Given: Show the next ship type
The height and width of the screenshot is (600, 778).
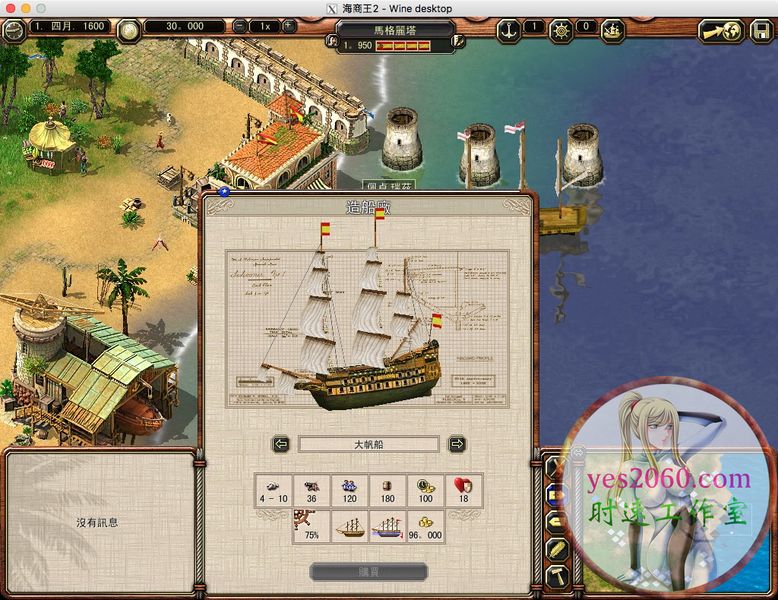Looking at the screenshot, I should point(456,444).
